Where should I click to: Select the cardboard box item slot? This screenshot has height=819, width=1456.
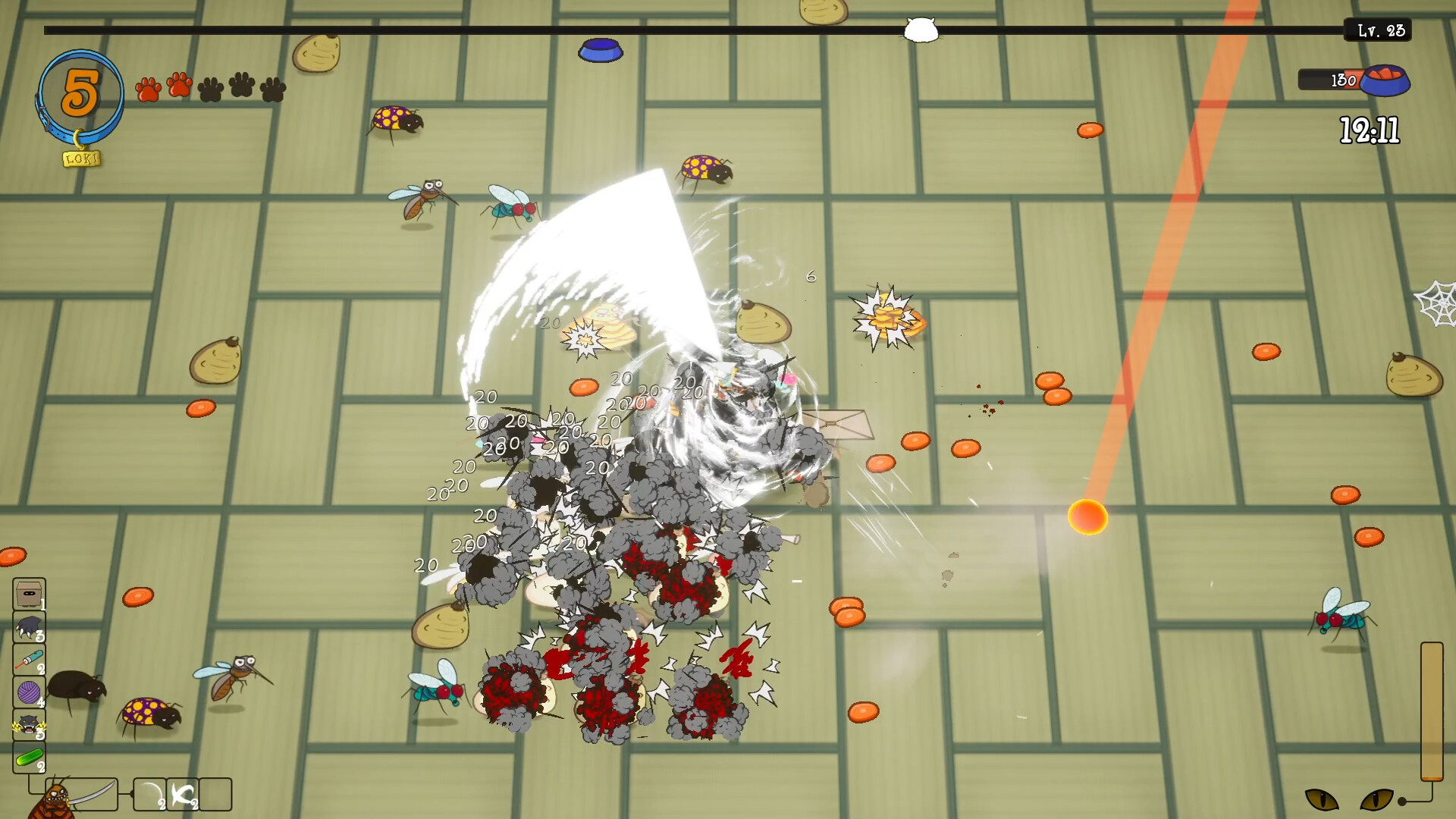pos(29,594)
